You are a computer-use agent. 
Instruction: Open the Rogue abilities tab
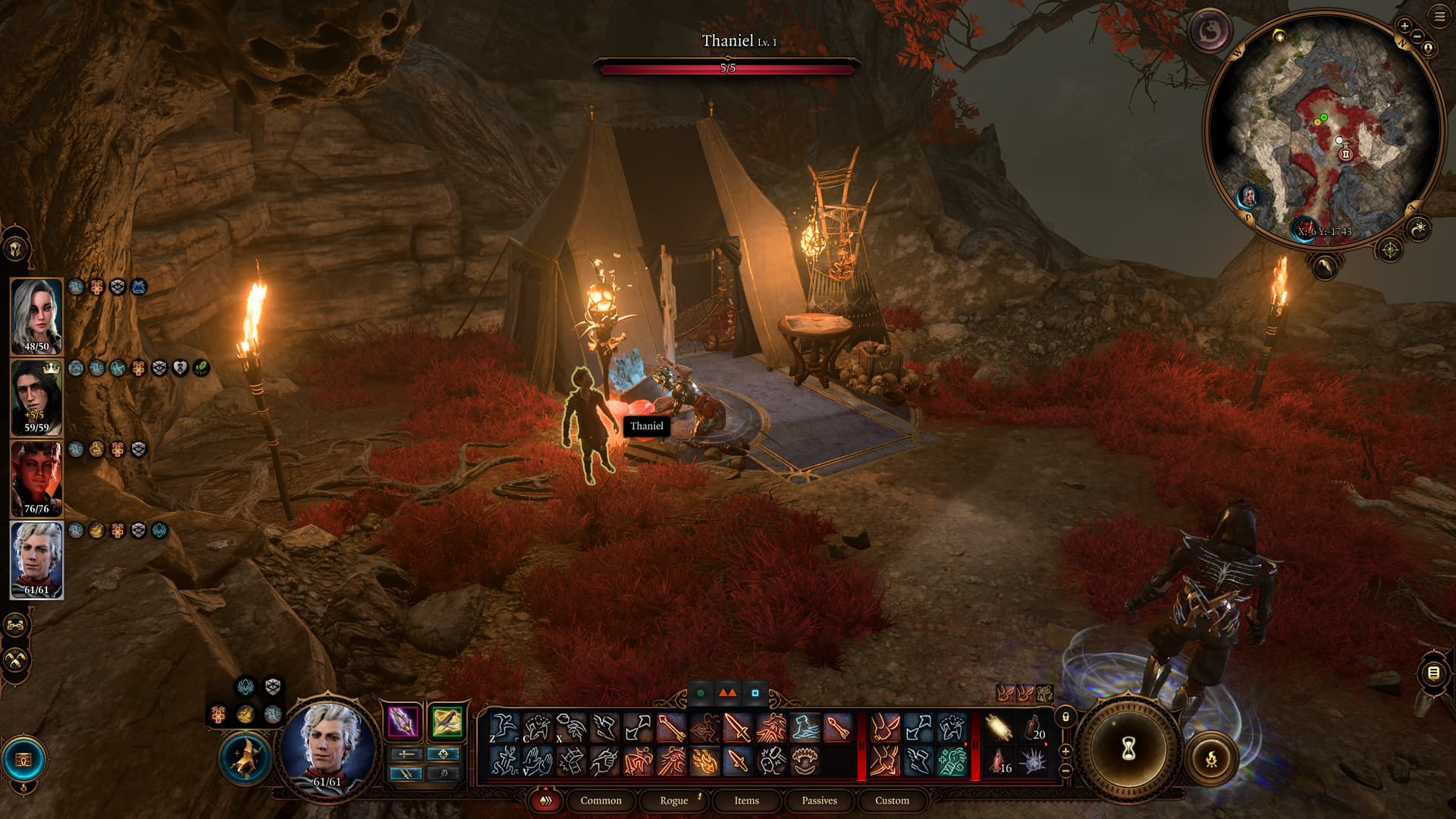(x=673, y=800)
